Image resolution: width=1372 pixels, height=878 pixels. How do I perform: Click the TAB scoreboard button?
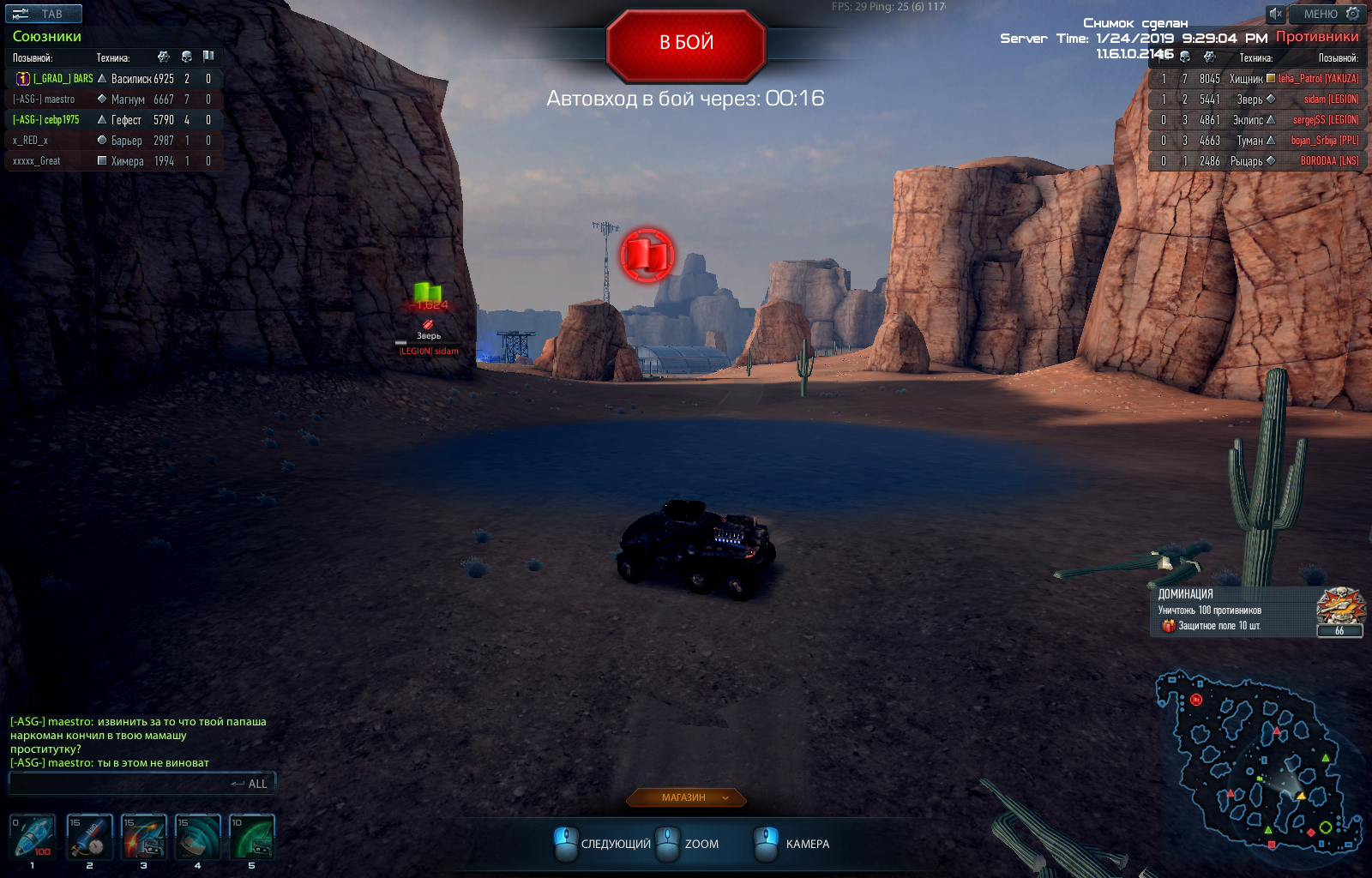pyautogui.click(x=44, y=14)
